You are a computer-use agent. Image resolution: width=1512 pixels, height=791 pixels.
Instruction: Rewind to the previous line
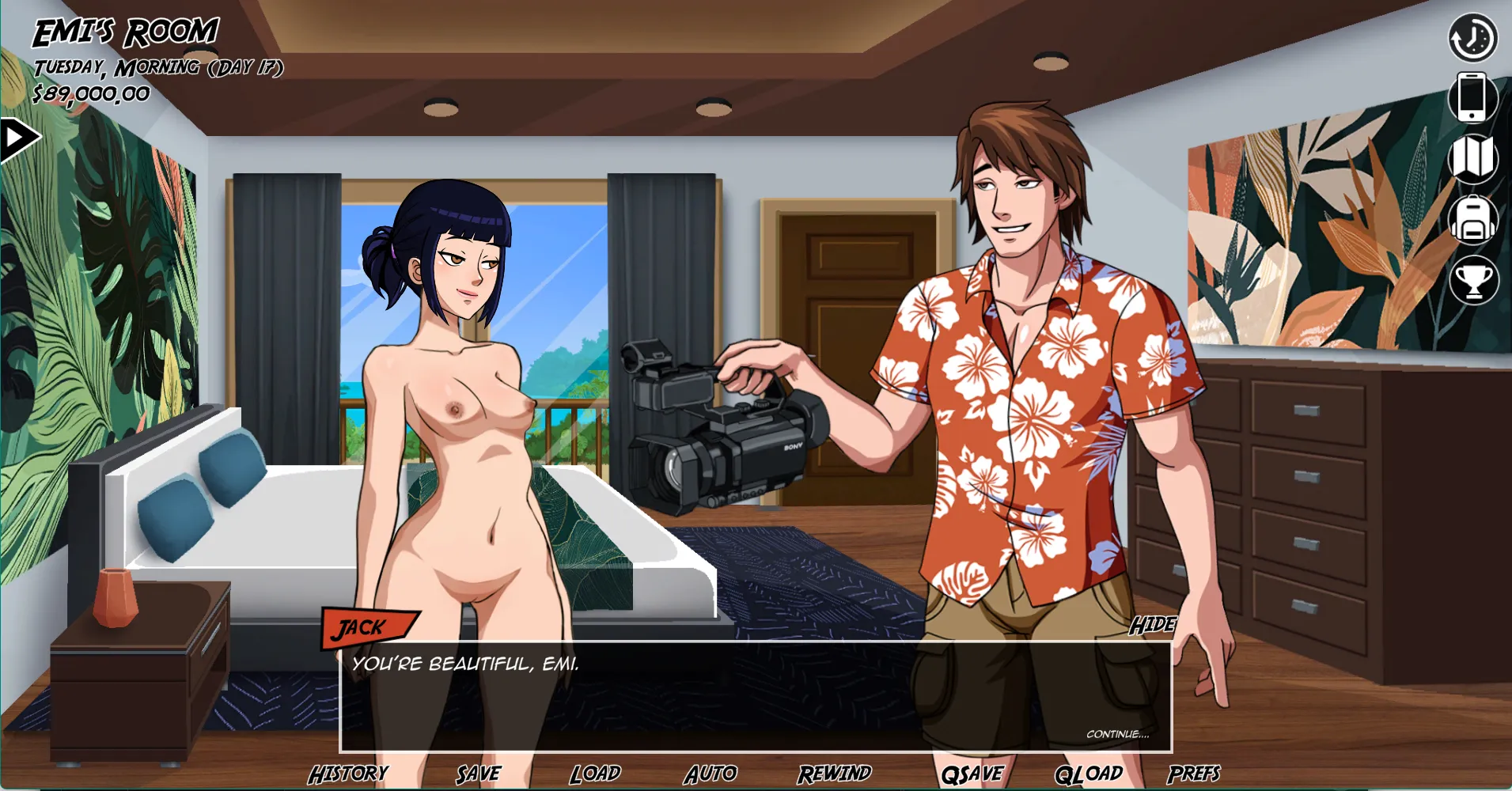click(x=834, y=774)
